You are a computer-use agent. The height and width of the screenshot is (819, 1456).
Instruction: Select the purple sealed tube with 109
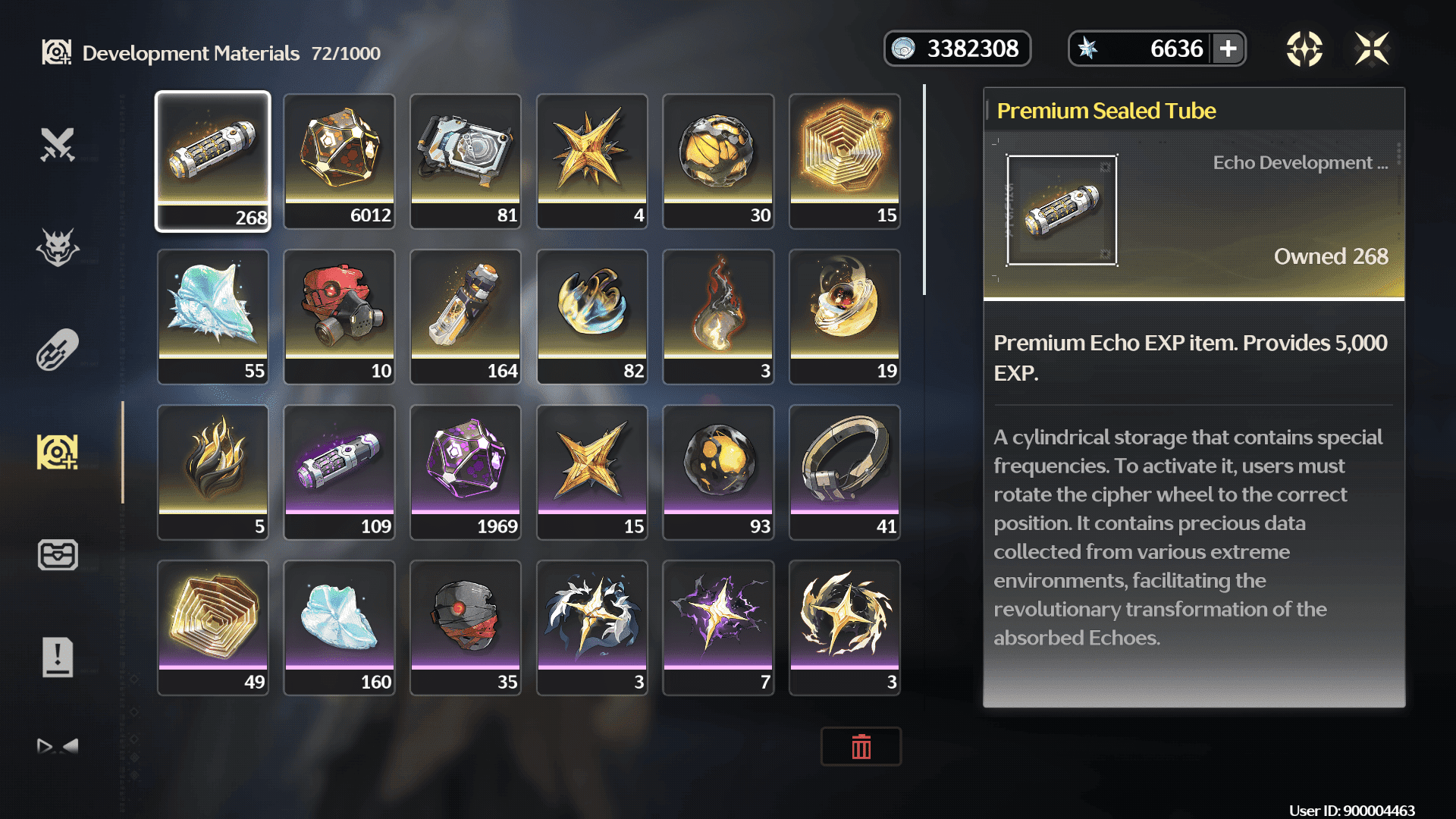click(x=339, y=472)
